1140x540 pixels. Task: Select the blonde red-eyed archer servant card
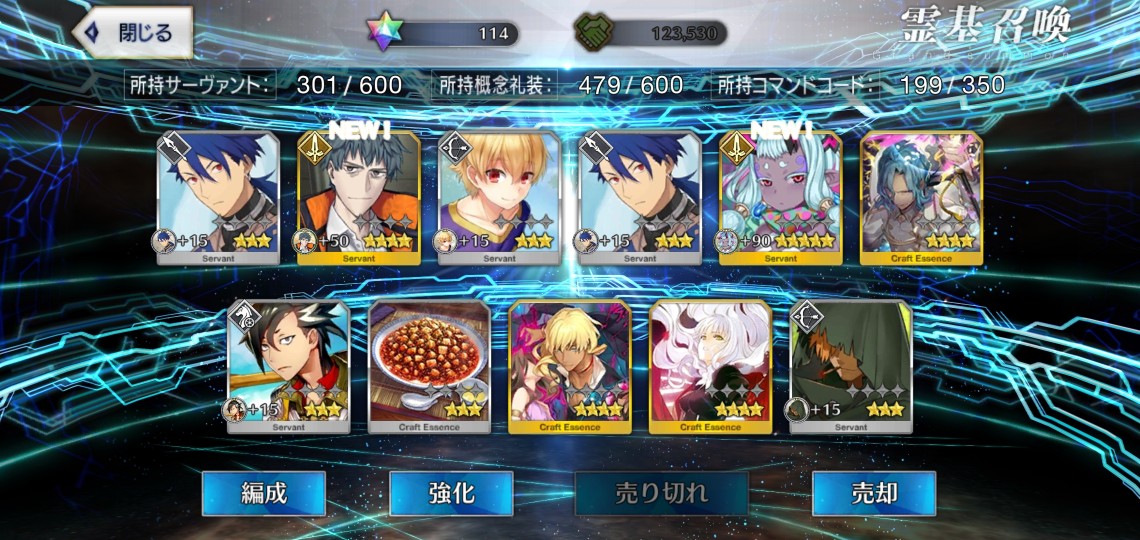click(499, 197)
